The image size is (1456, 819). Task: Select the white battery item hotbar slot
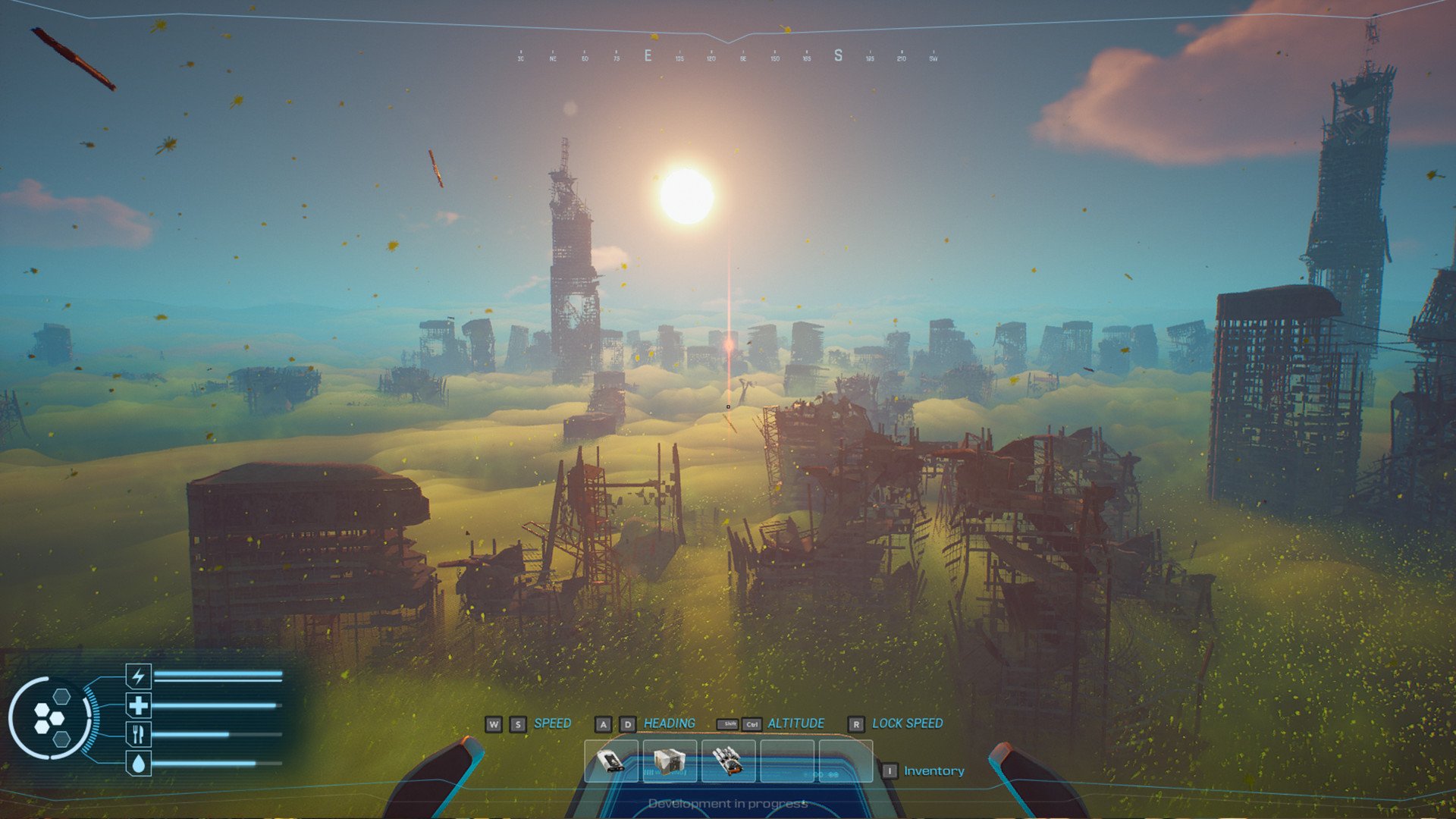click(611, 761)
